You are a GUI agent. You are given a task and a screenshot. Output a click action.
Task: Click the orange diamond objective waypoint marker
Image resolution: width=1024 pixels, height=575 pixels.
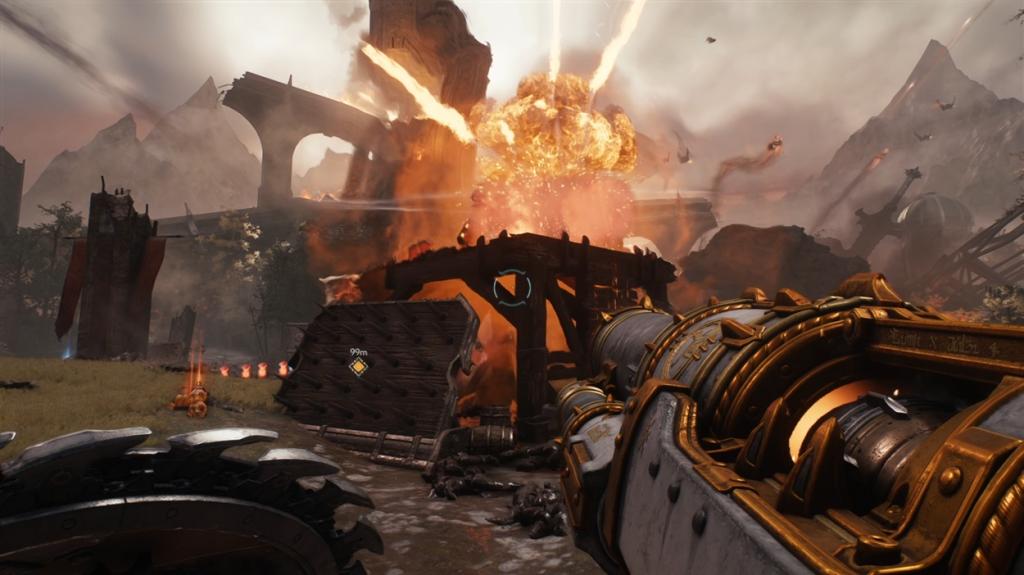(358, 367)
